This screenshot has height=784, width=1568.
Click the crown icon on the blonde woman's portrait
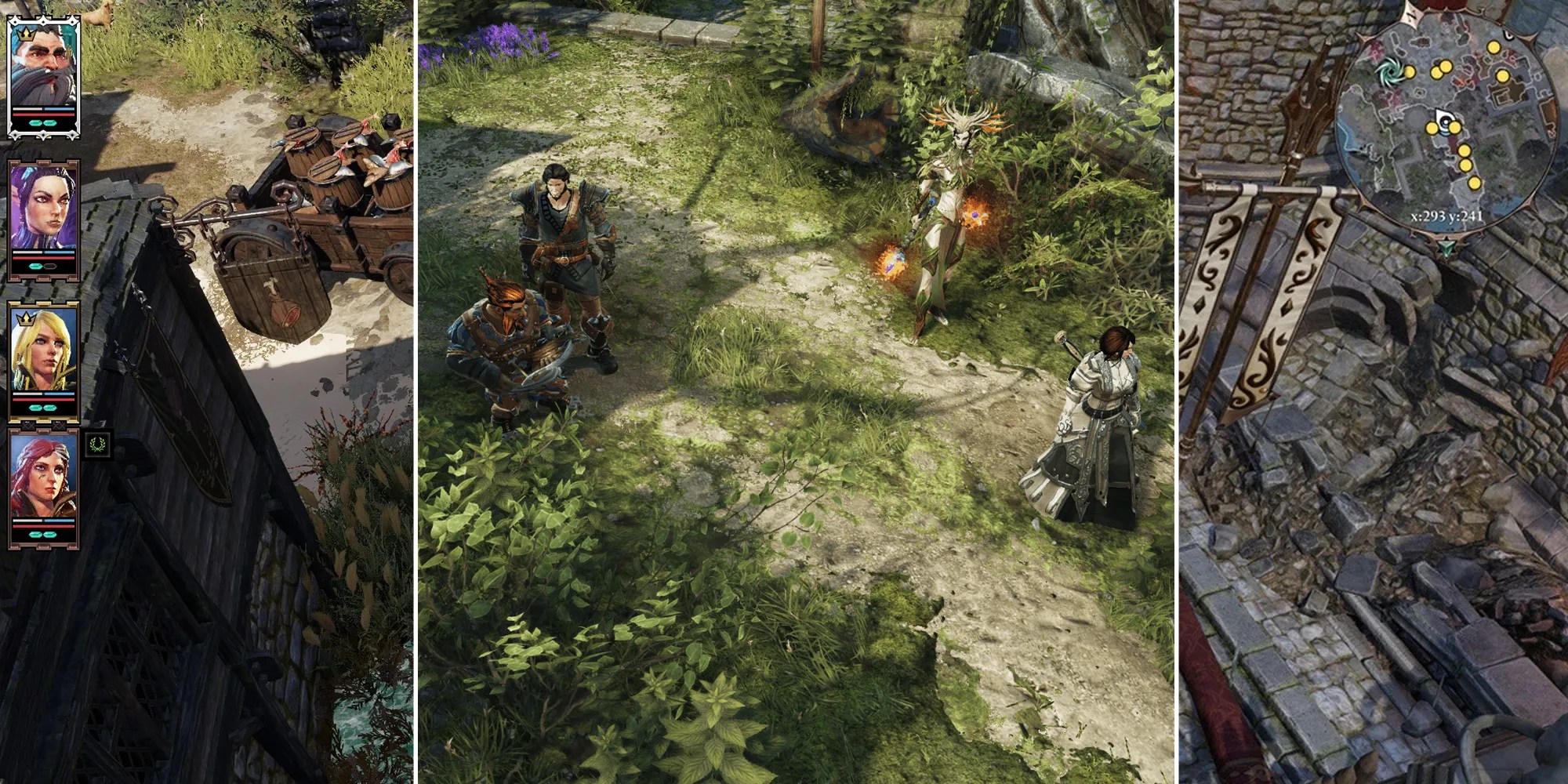coord(24,318)
